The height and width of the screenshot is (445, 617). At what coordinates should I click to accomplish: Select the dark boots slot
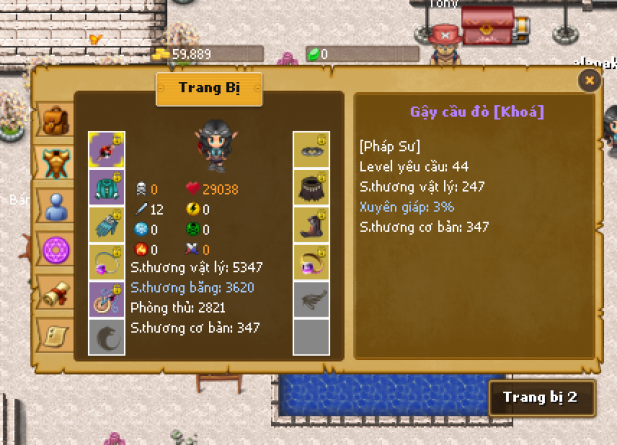point(311,225)
